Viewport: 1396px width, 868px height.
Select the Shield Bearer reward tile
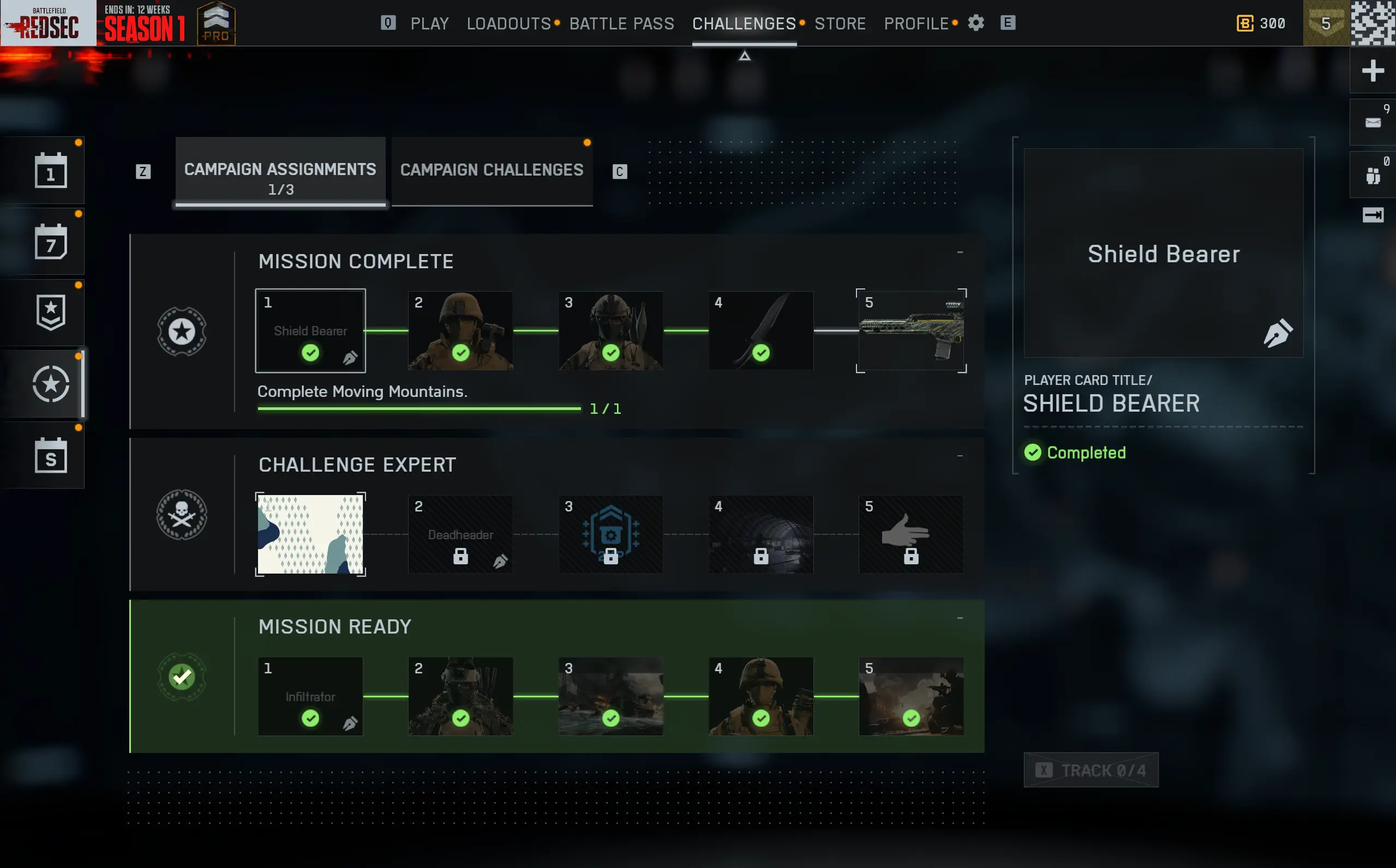[x=310, y=330]
